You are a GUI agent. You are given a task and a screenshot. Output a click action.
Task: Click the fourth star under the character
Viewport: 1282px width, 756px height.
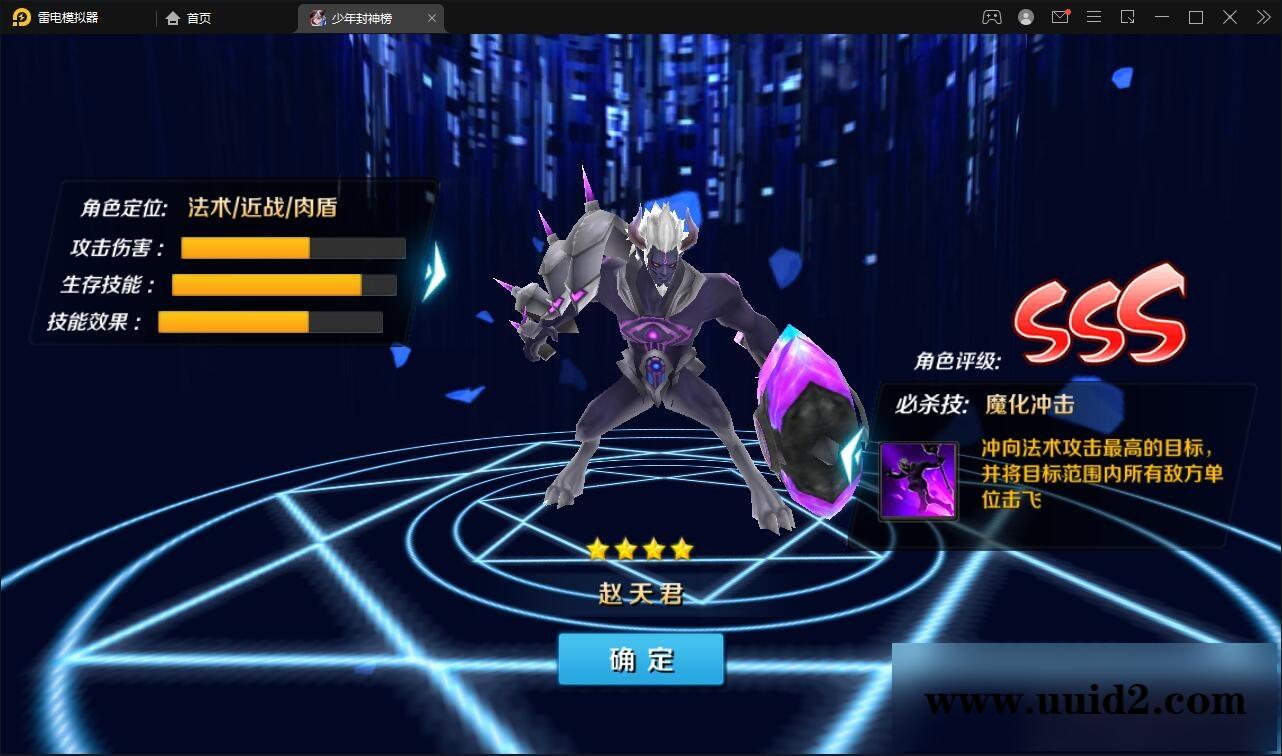680,547
